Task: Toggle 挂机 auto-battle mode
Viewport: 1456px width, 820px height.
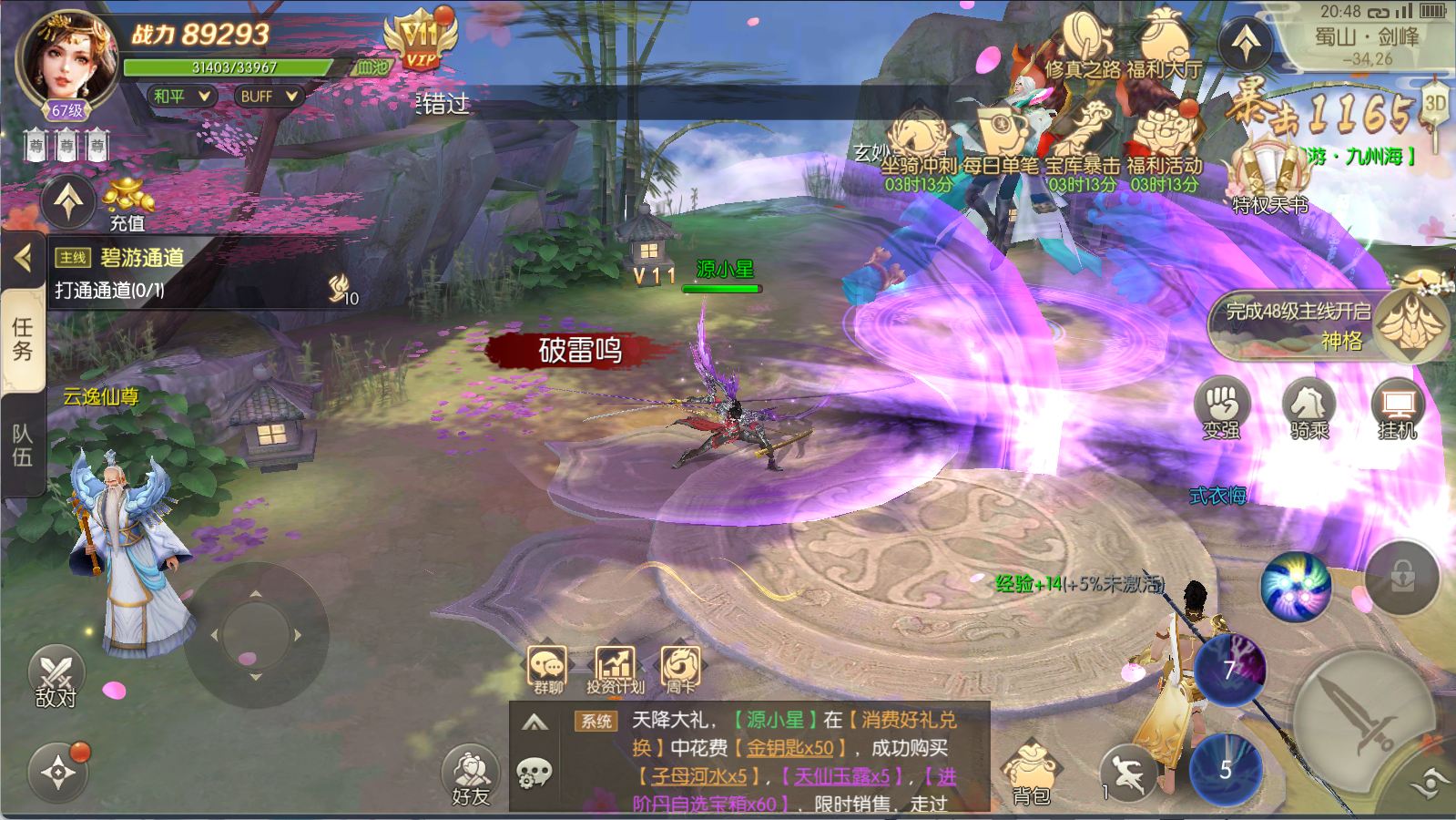Action: (1398, 409)
